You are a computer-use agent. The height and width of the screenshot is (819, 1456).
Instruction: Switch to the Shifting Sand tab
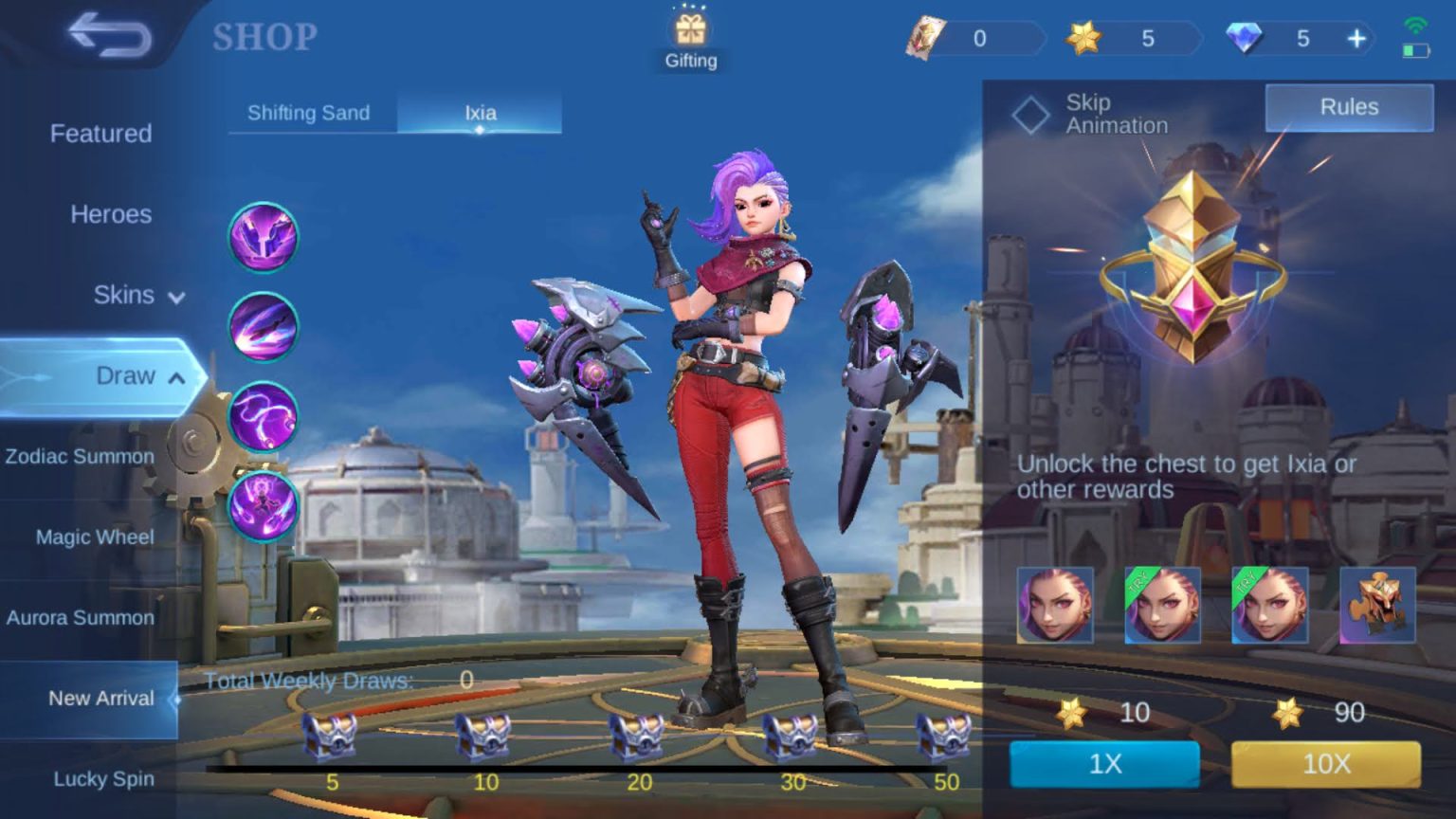click(x=309, y=113)
